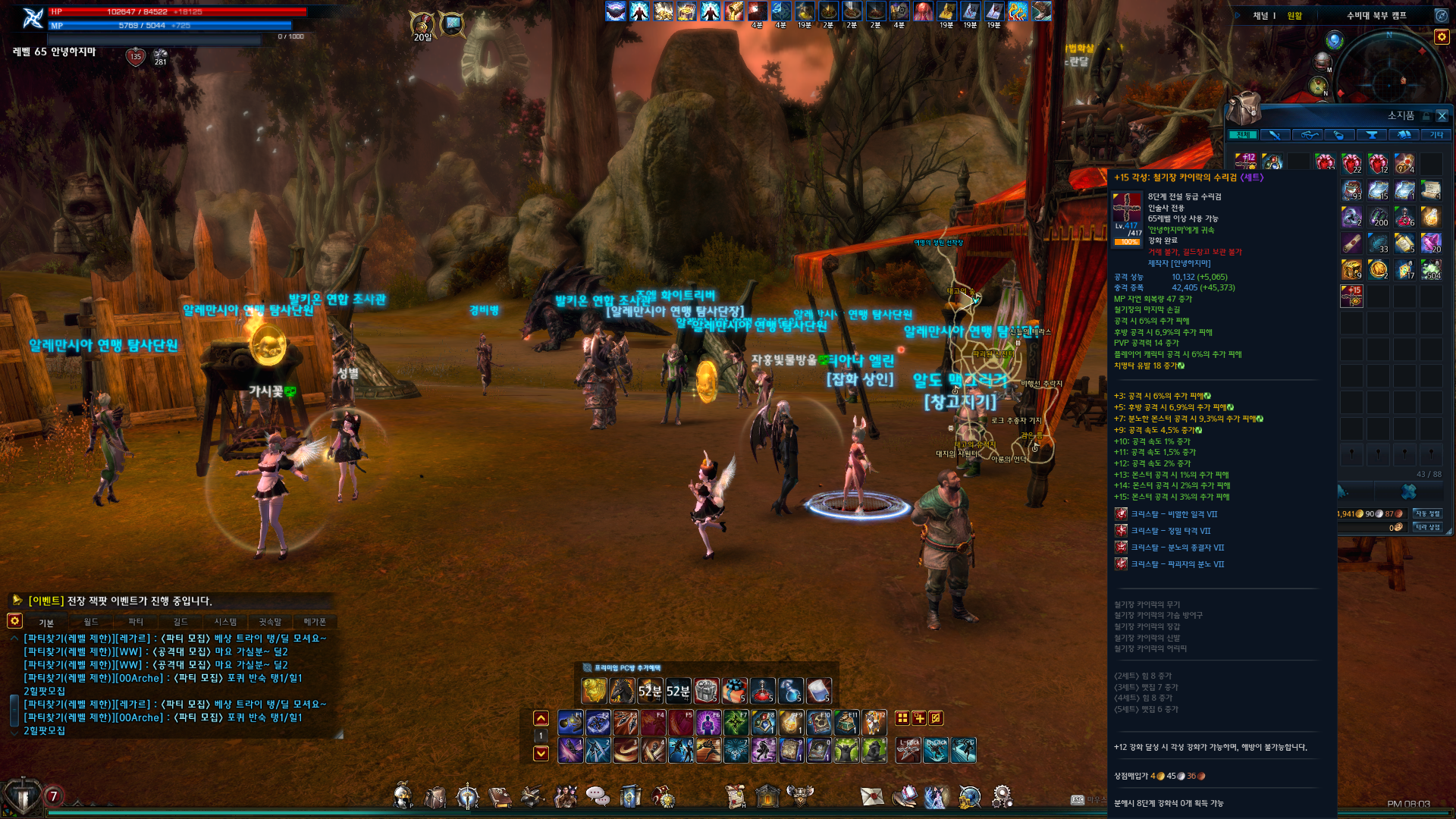1456x819 pixels.
Task: Select the +15 sword in the inventory
Action: (x=1351, y=296)
